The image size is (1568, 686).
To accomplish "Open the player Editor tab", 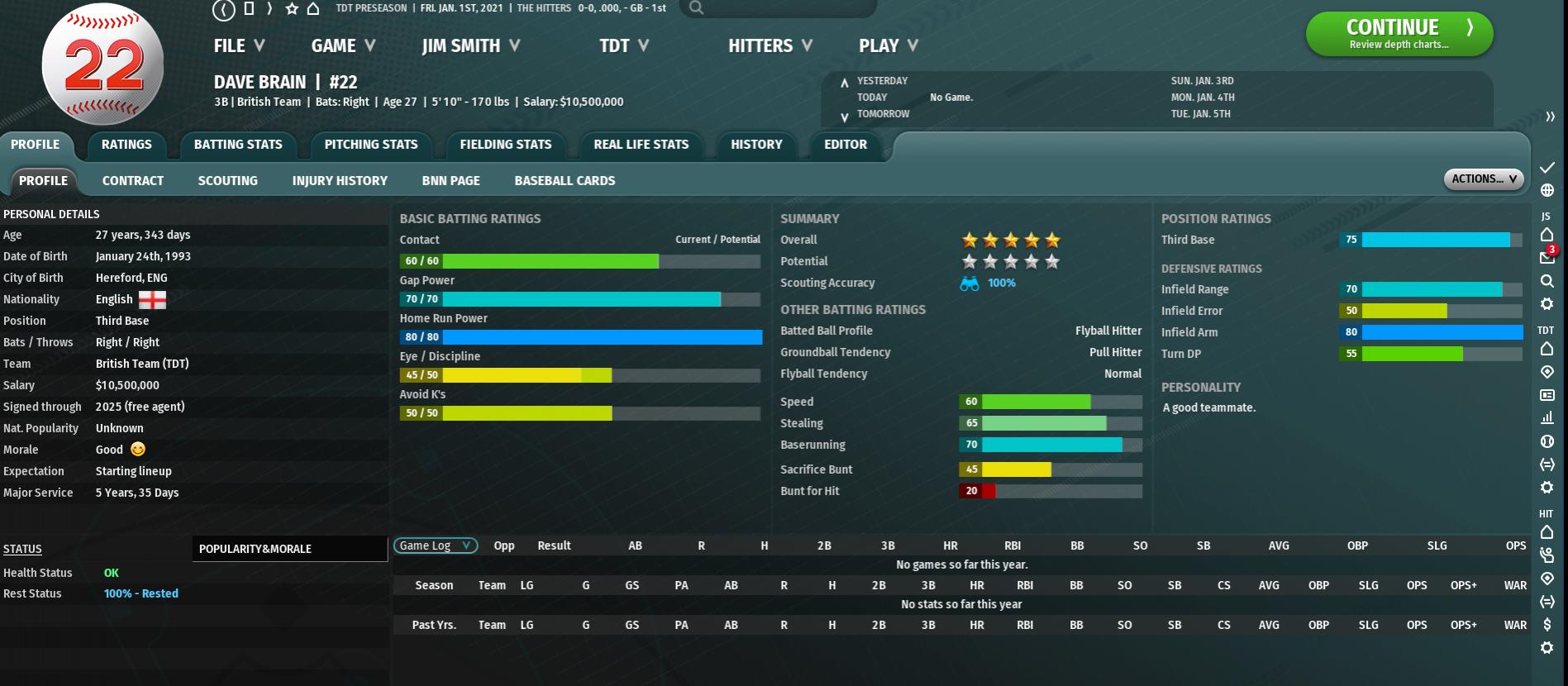I will 845,145.
